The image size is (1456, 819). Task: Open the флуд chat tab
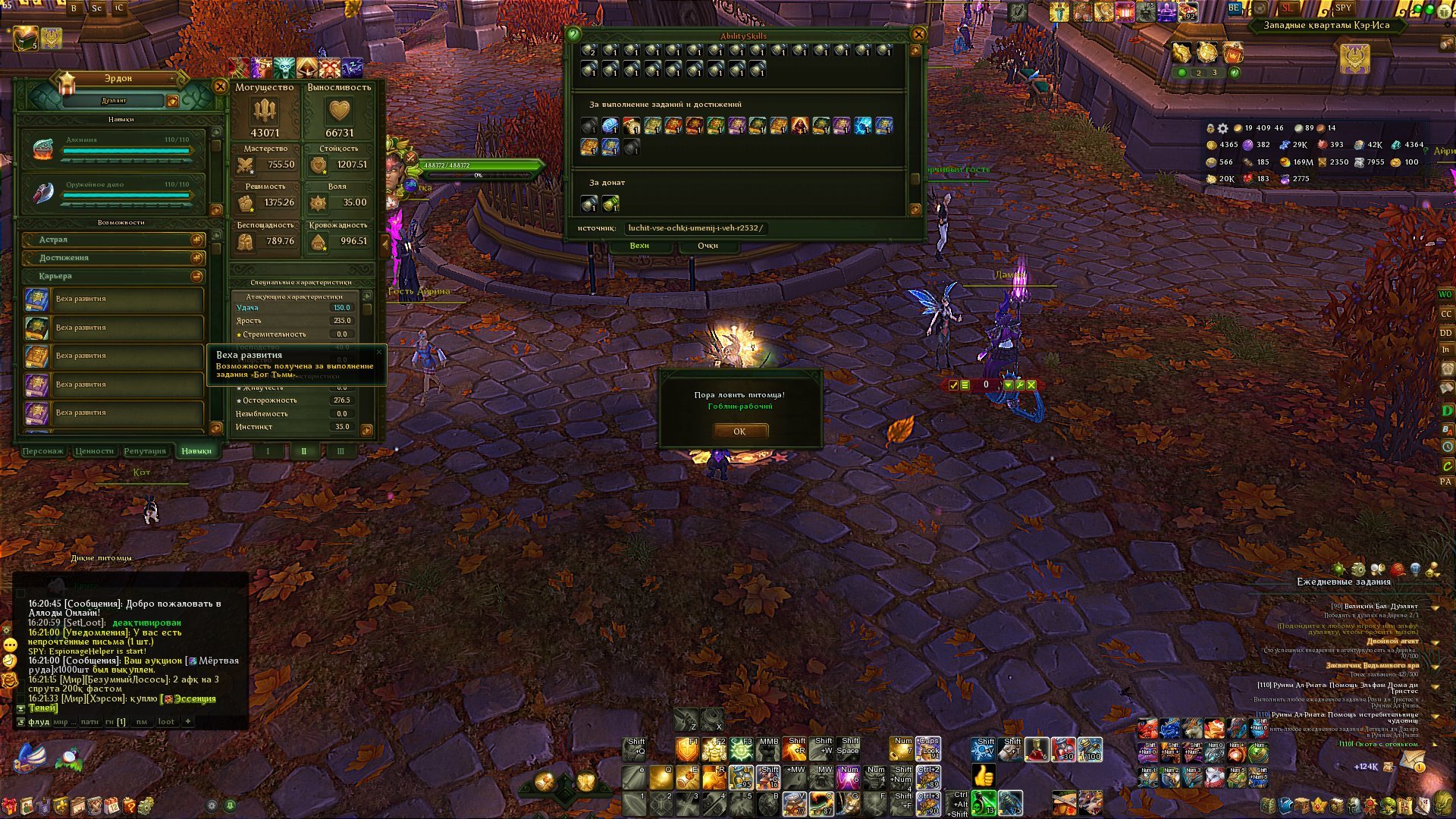(39, 722)
